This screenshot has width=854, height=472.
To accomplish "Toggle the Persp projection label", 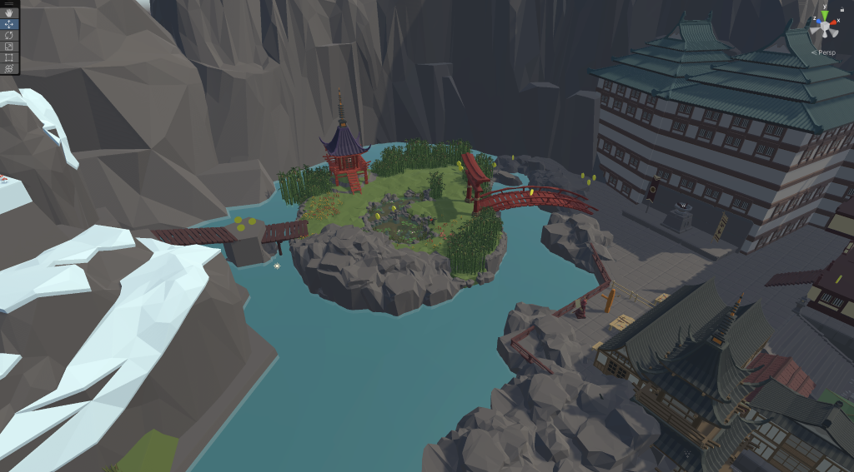I will (824, 52).
